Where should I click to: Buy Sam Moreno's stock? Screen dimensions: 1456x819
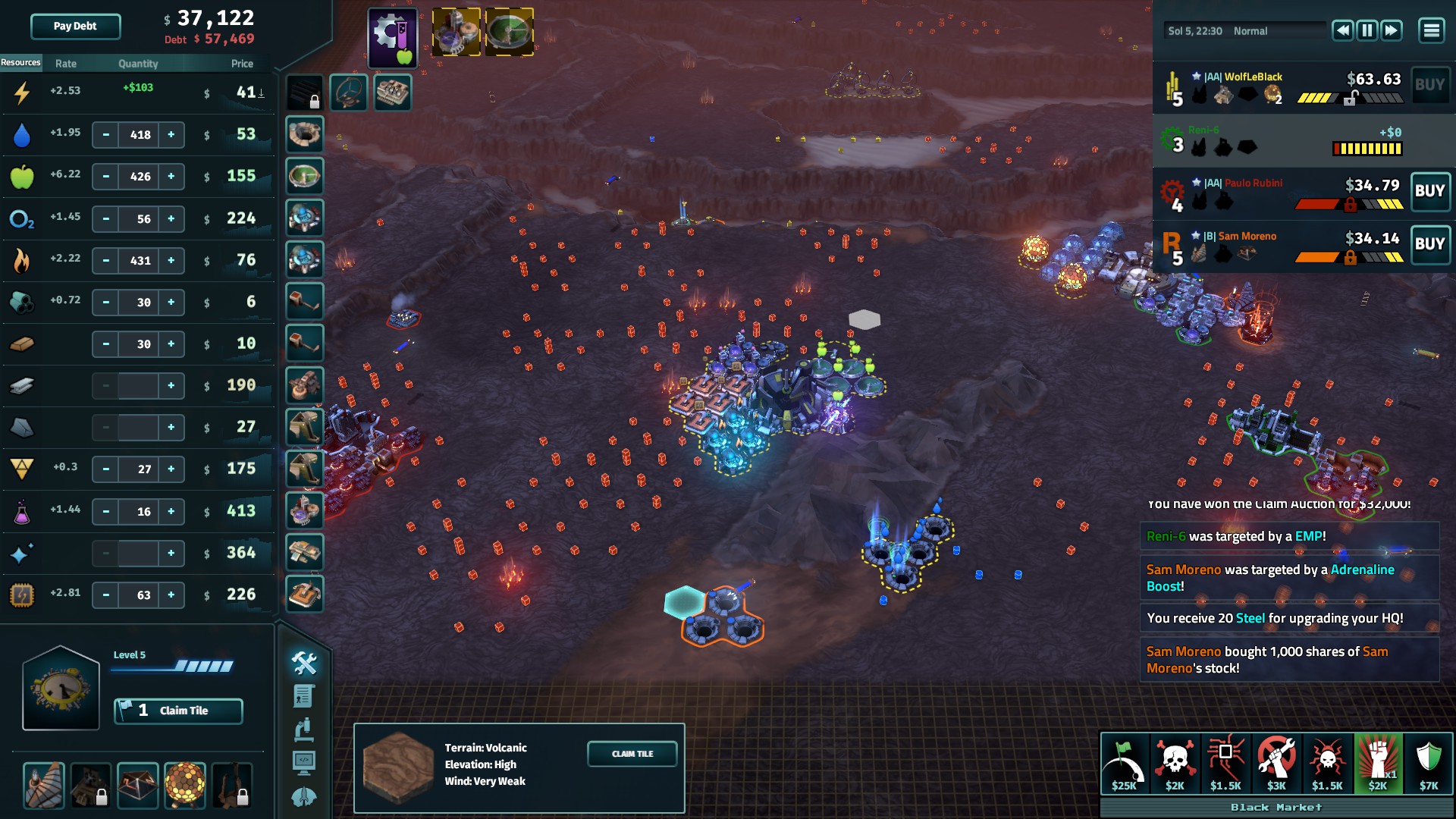point(1429,244)
